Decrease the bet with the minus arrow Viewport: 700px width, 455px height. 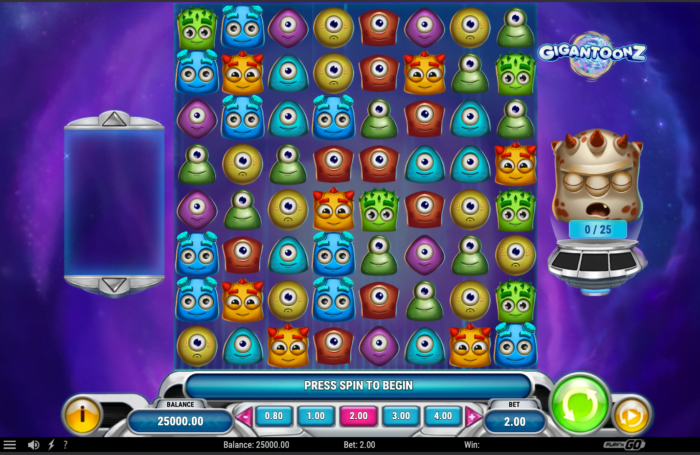click(x=243, y=415)
